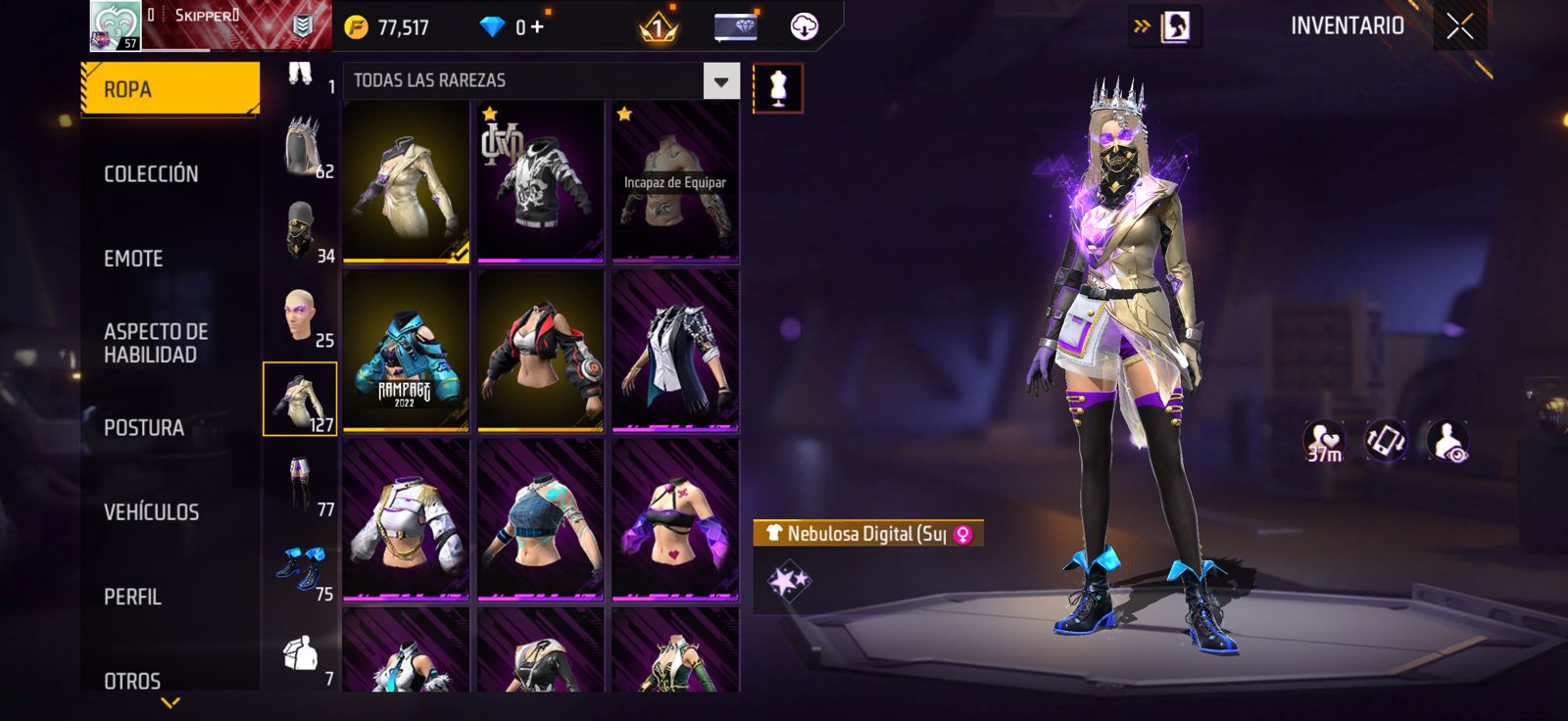1568x721 pixels.
Task: Choose the black and white hoodie top
Action: [x=540, y=181]
